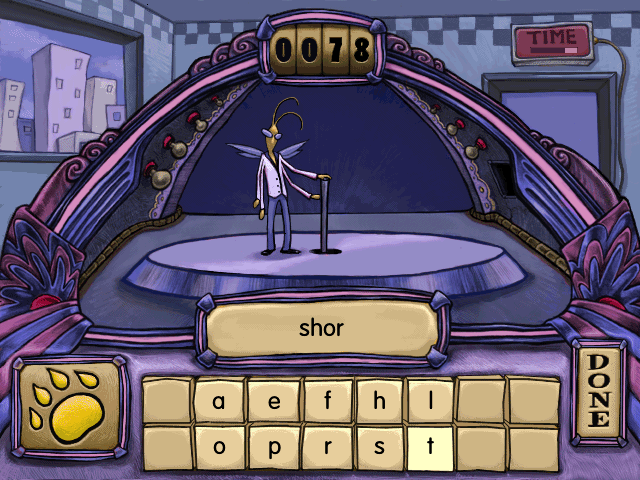Choose the letter tile 'e'
Image resolution: width=640 pixels, height=480 pixels.
272,401
